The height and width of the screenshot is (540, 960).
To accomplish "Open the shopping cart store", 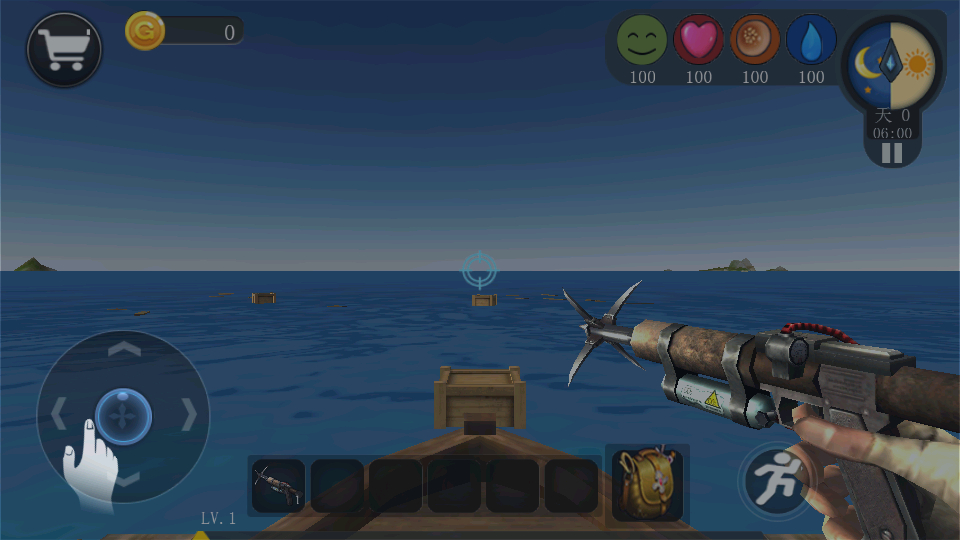I will tap(64, 49).
